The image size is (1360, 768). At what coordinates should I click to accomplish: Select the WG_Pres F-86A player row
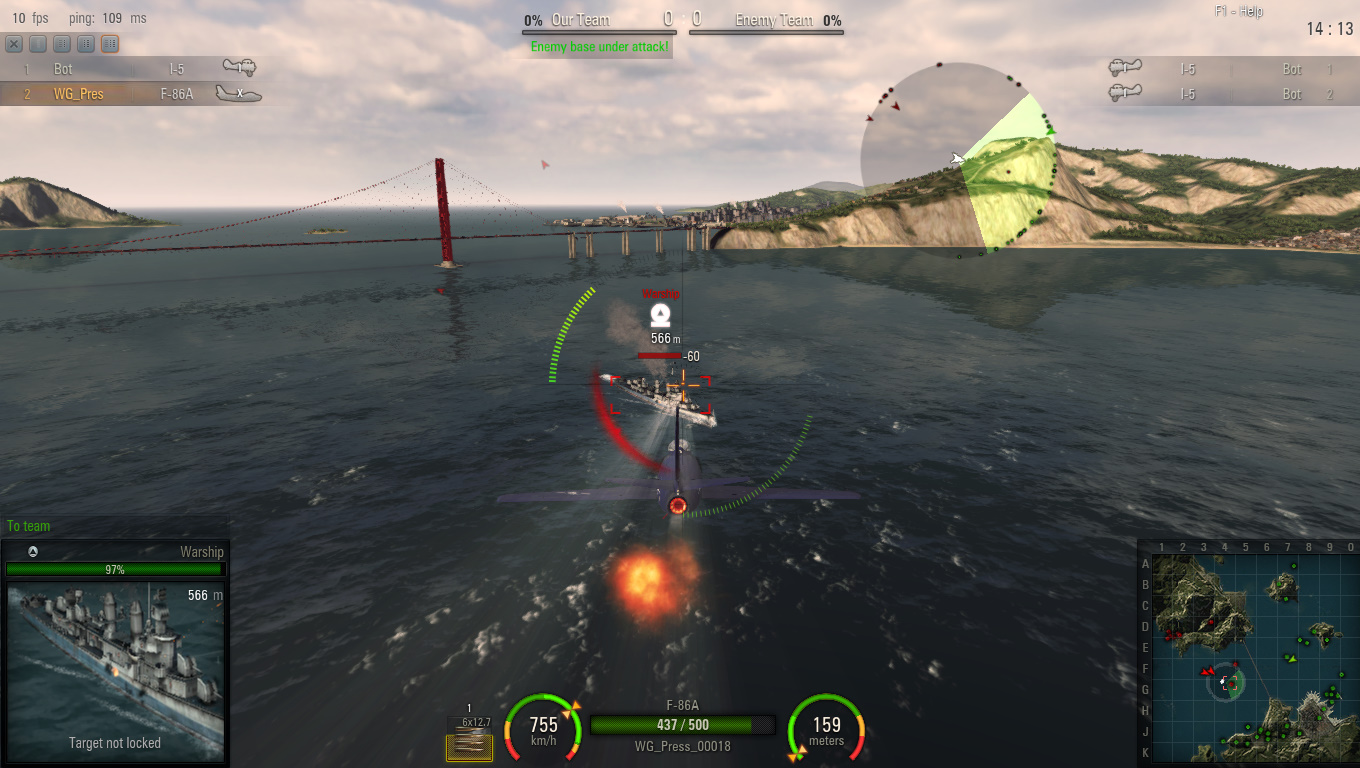click(x=130, y=94)
